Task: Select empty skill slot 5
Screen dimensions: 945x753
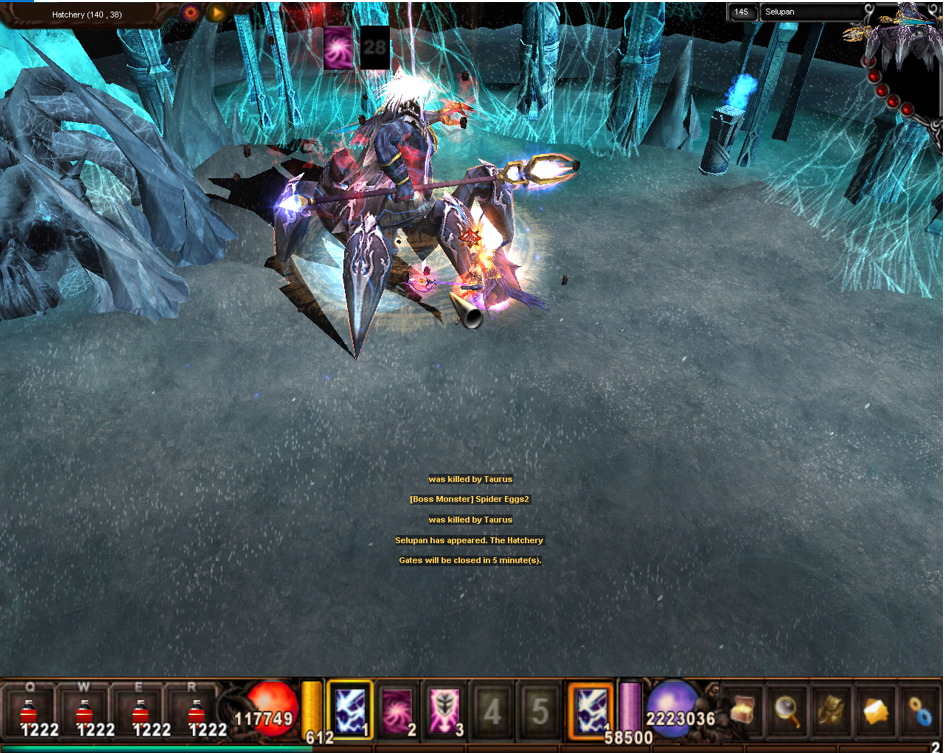Action: click(x=539, y=710)
